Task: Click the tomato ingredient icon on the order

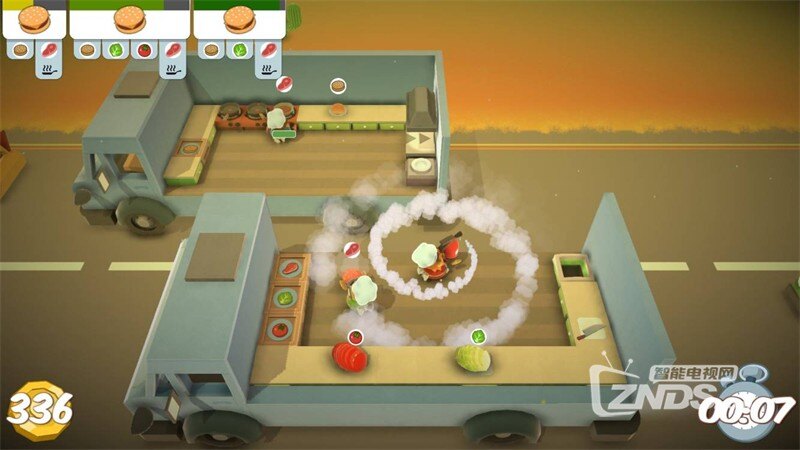Action: click(144, 48)
